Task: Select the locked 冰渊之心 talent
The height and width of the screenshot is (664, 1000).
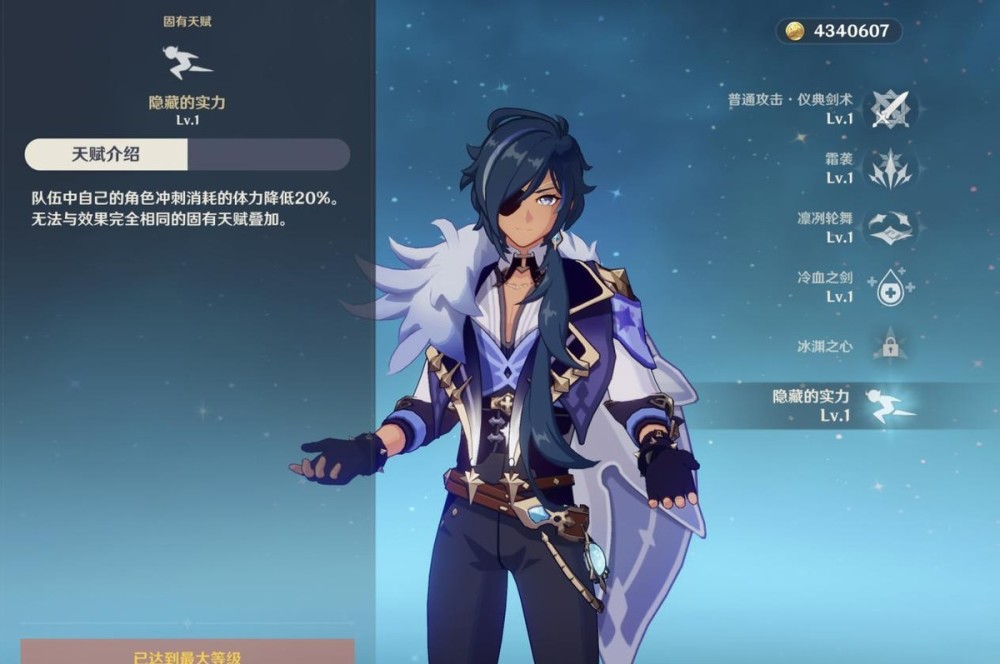Action: pos(888,347)
